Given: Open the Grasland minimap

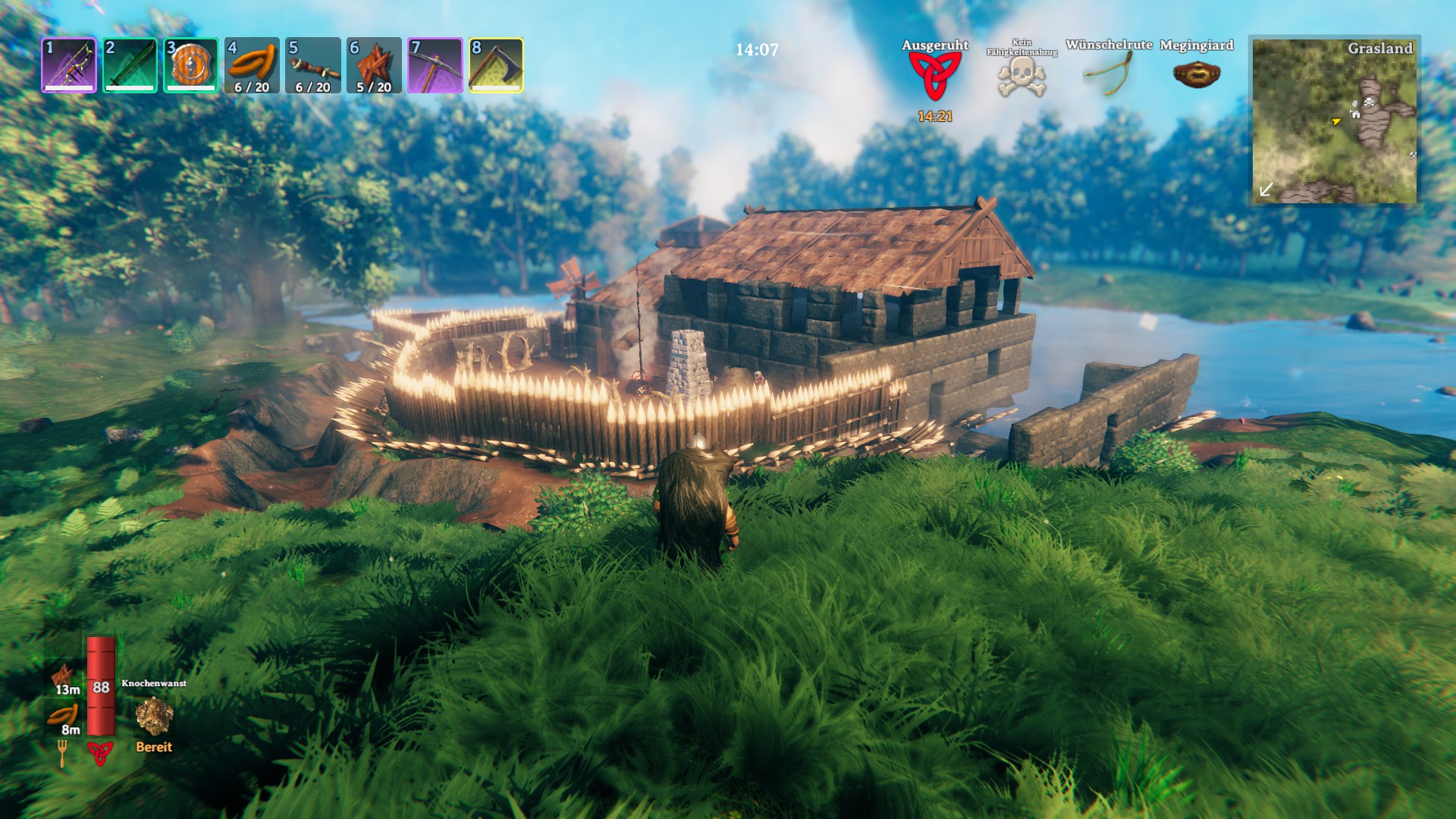Looking at the screenshot, I should [1334, 120].
